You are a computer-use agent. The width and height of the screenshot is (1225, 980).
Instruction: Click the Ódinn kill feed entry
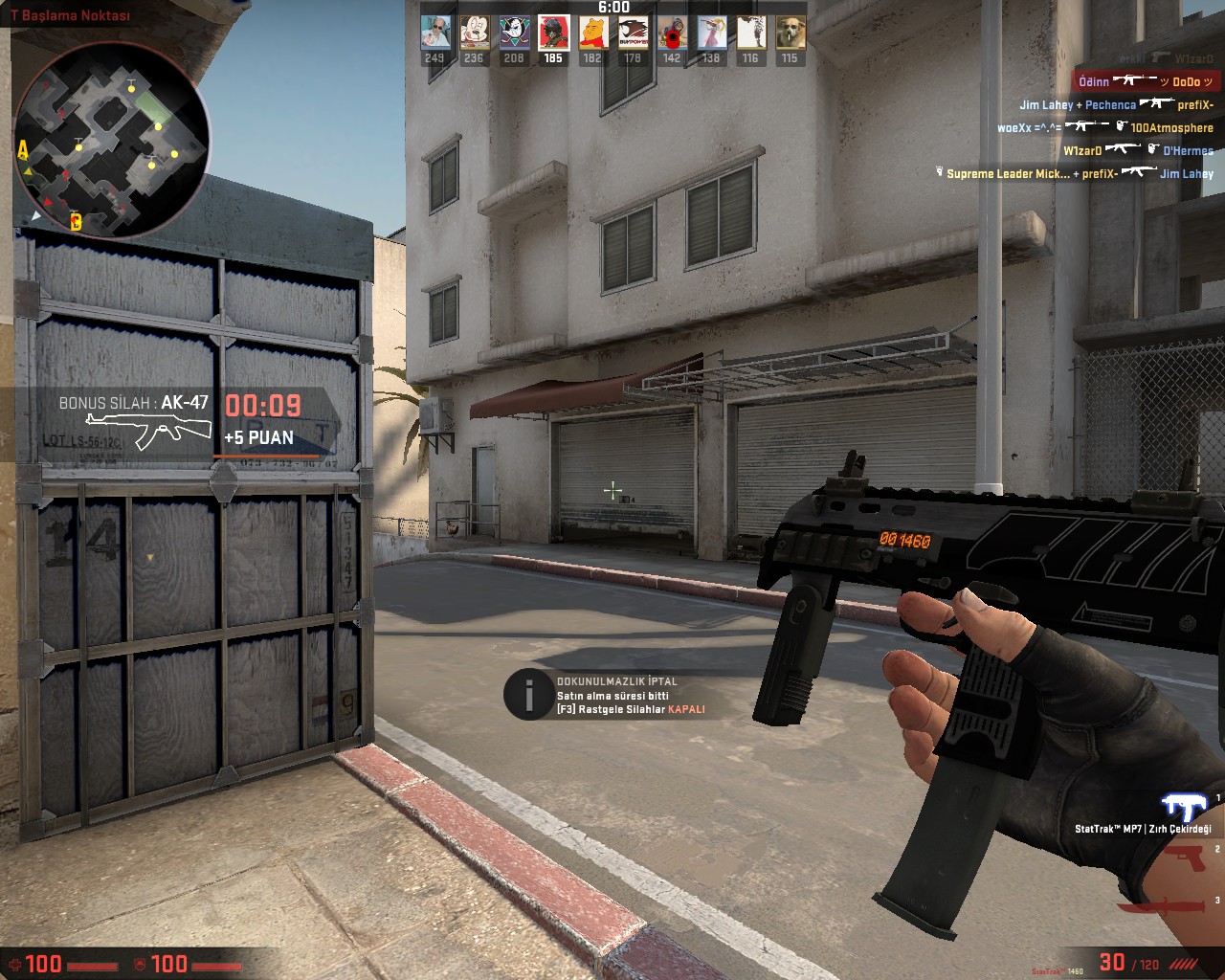[x=1145, y=81]
